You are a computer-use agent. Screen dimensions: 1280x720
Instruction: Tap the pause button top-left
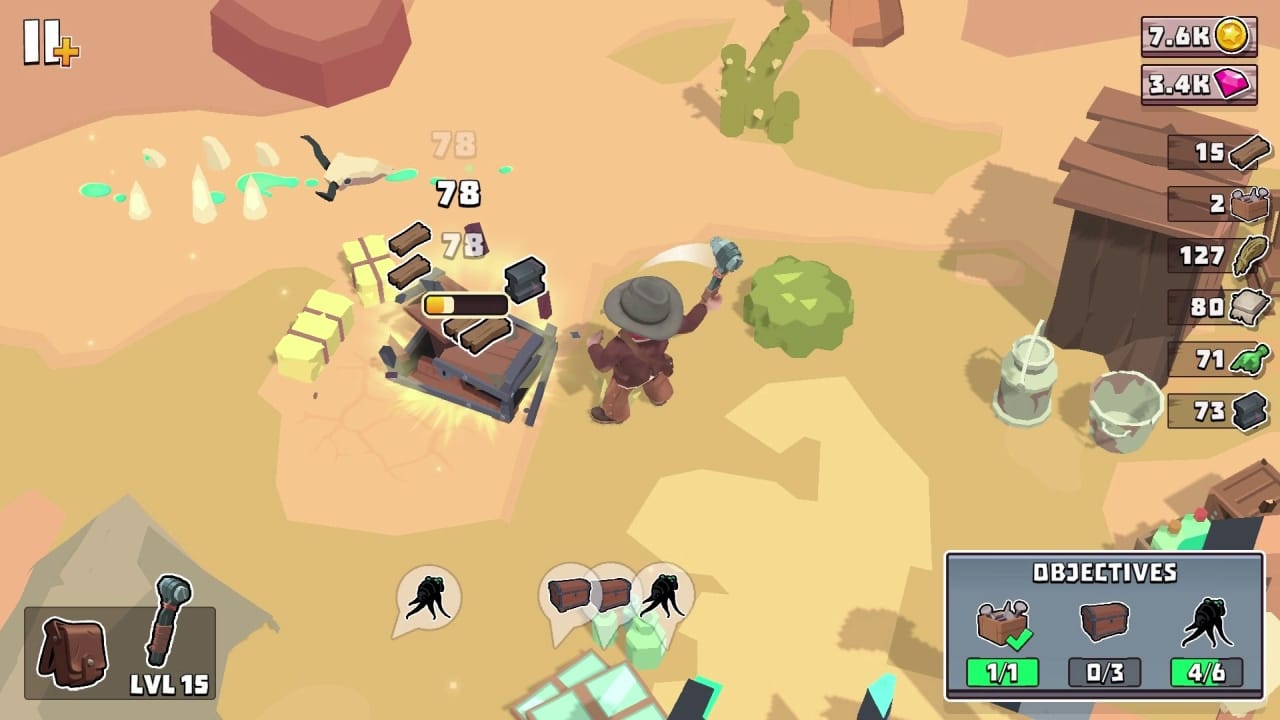click(40, 40)
